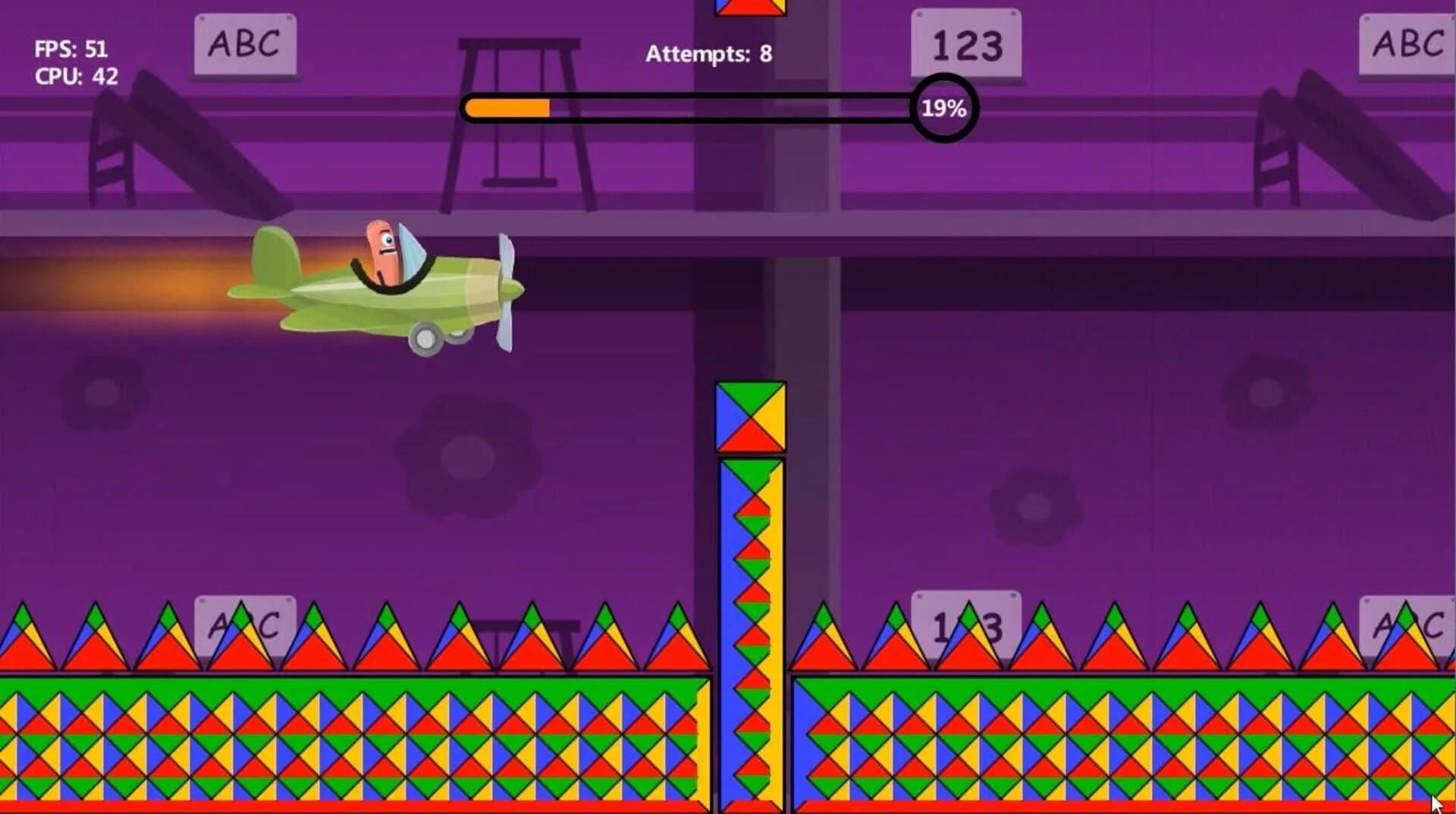
Task: Click the ABC sign in top-right corner
Action: click(1407, 45)
